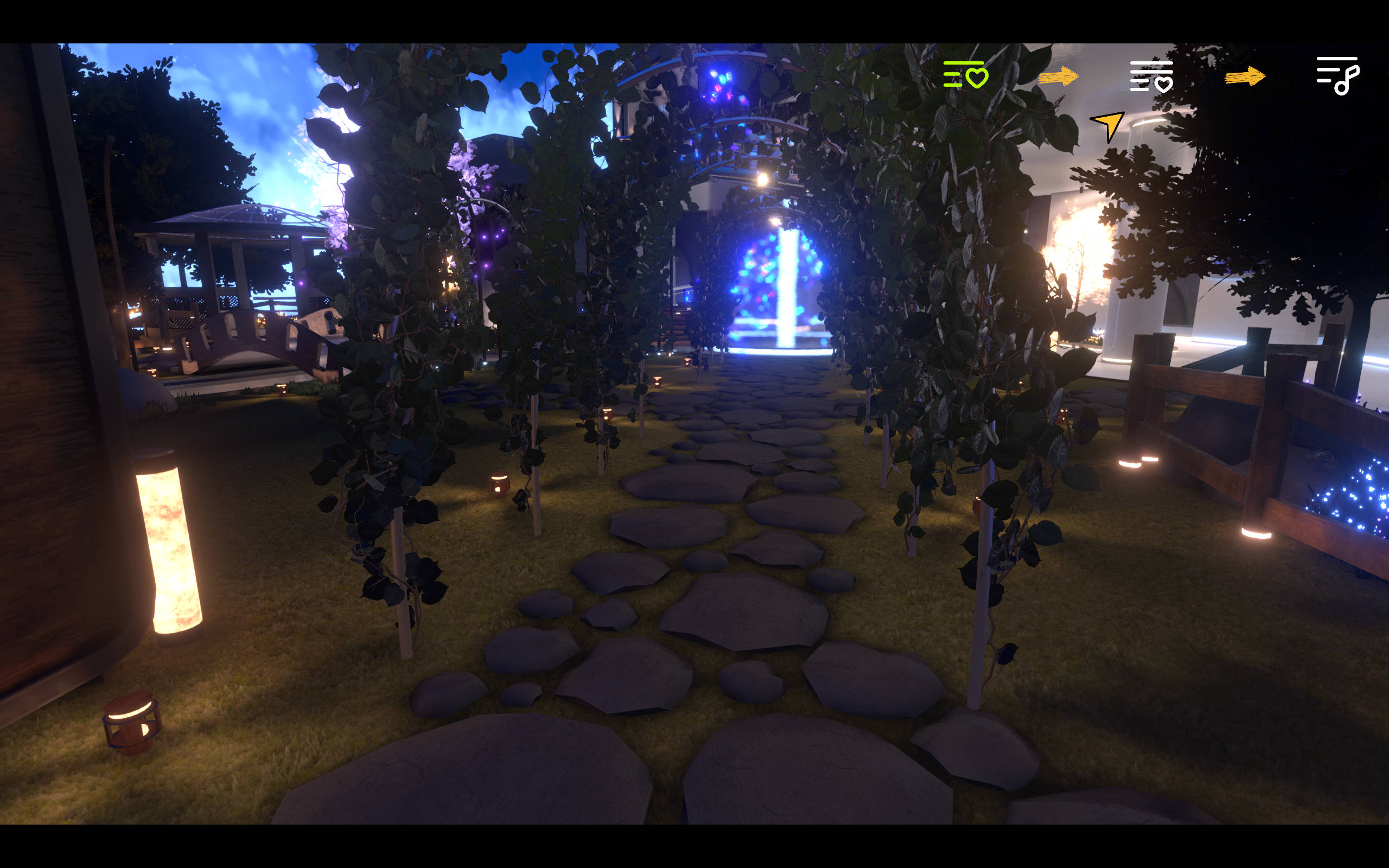Select the green heart playlist icon

click(965, 75)
